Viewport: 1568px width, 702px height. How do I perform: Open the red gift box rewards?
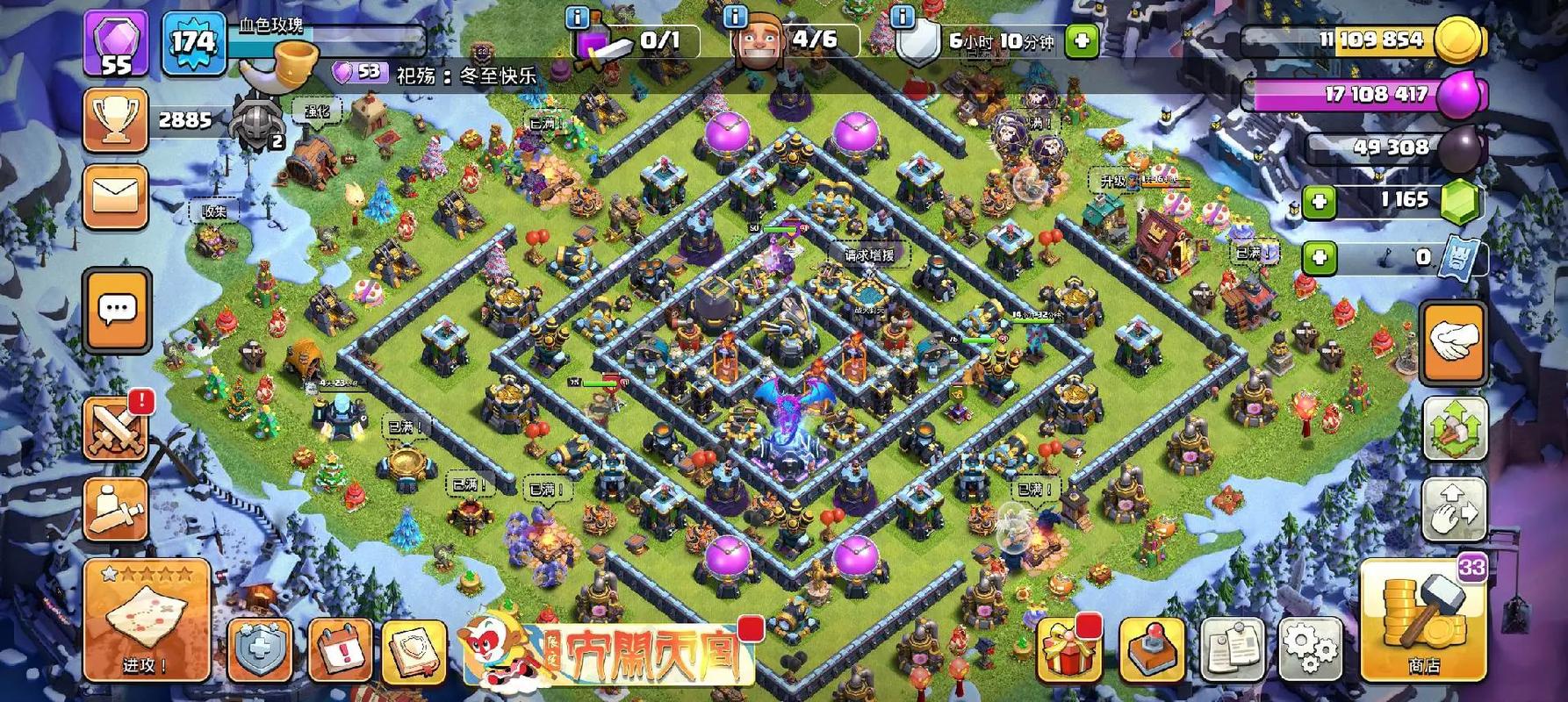coord(1068,648)
